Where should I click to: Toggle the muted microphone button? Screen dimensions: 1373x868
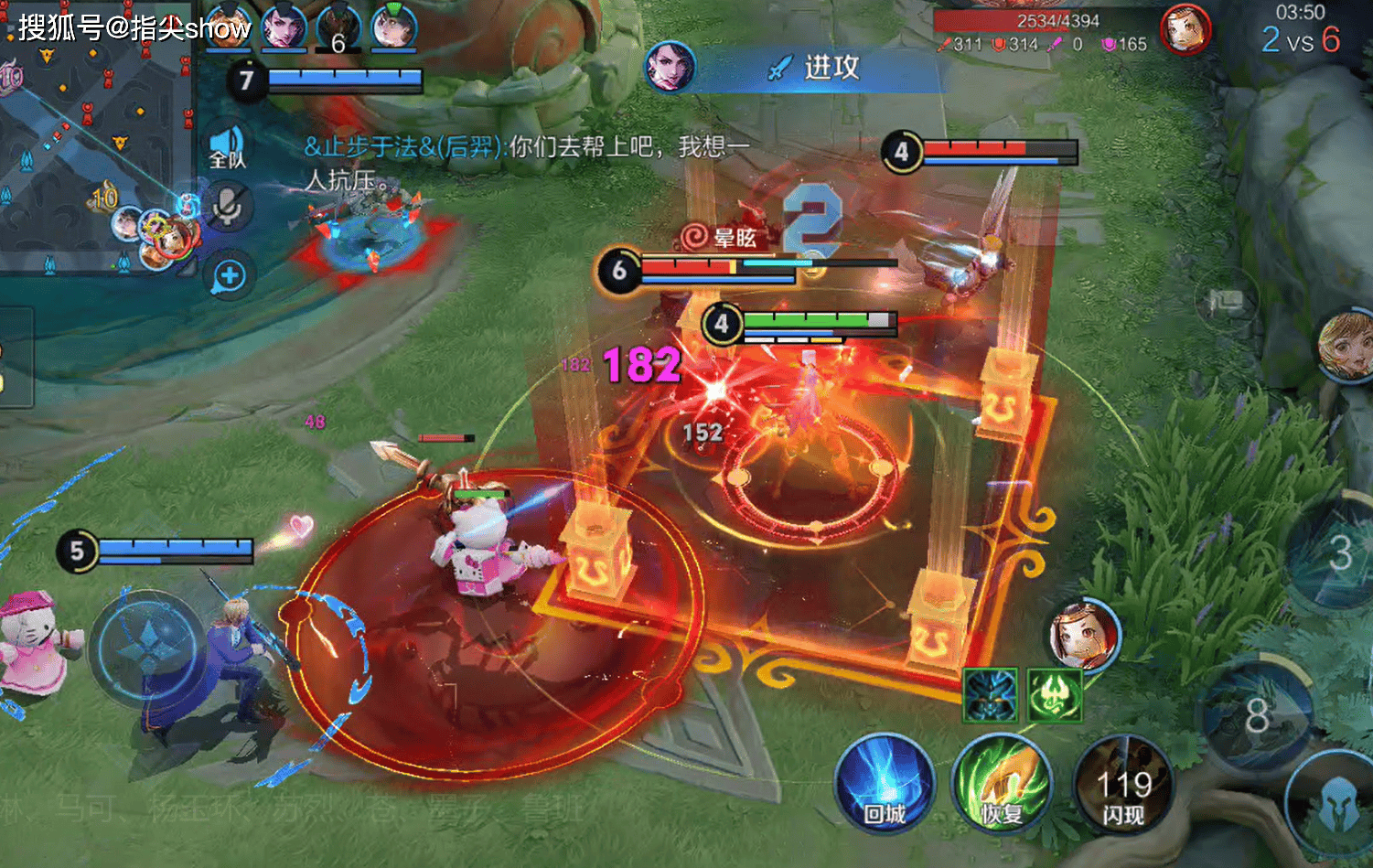[228, 207]
